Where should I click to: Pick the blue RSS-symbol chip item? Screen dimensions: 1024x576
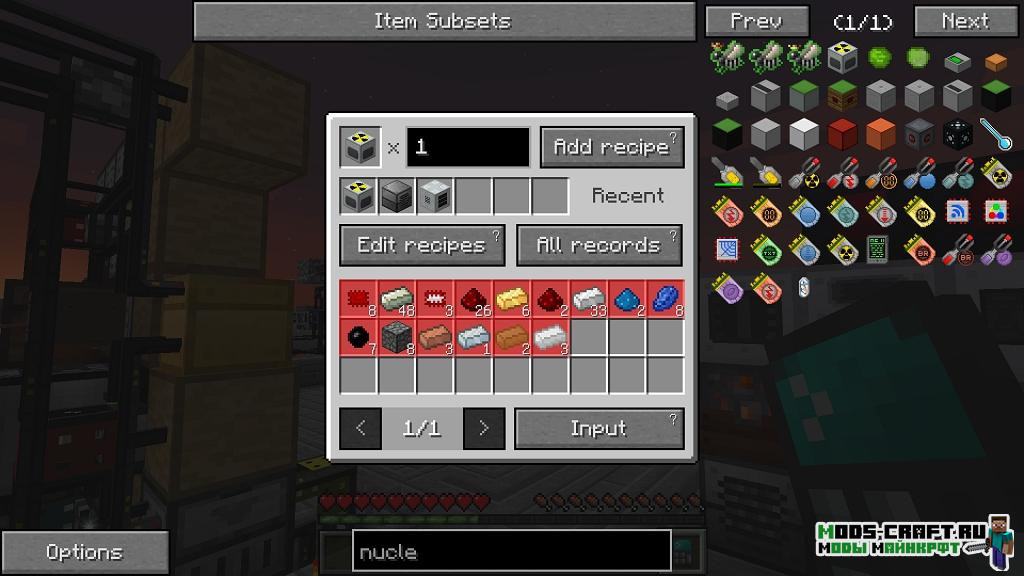tap(958, 211)
